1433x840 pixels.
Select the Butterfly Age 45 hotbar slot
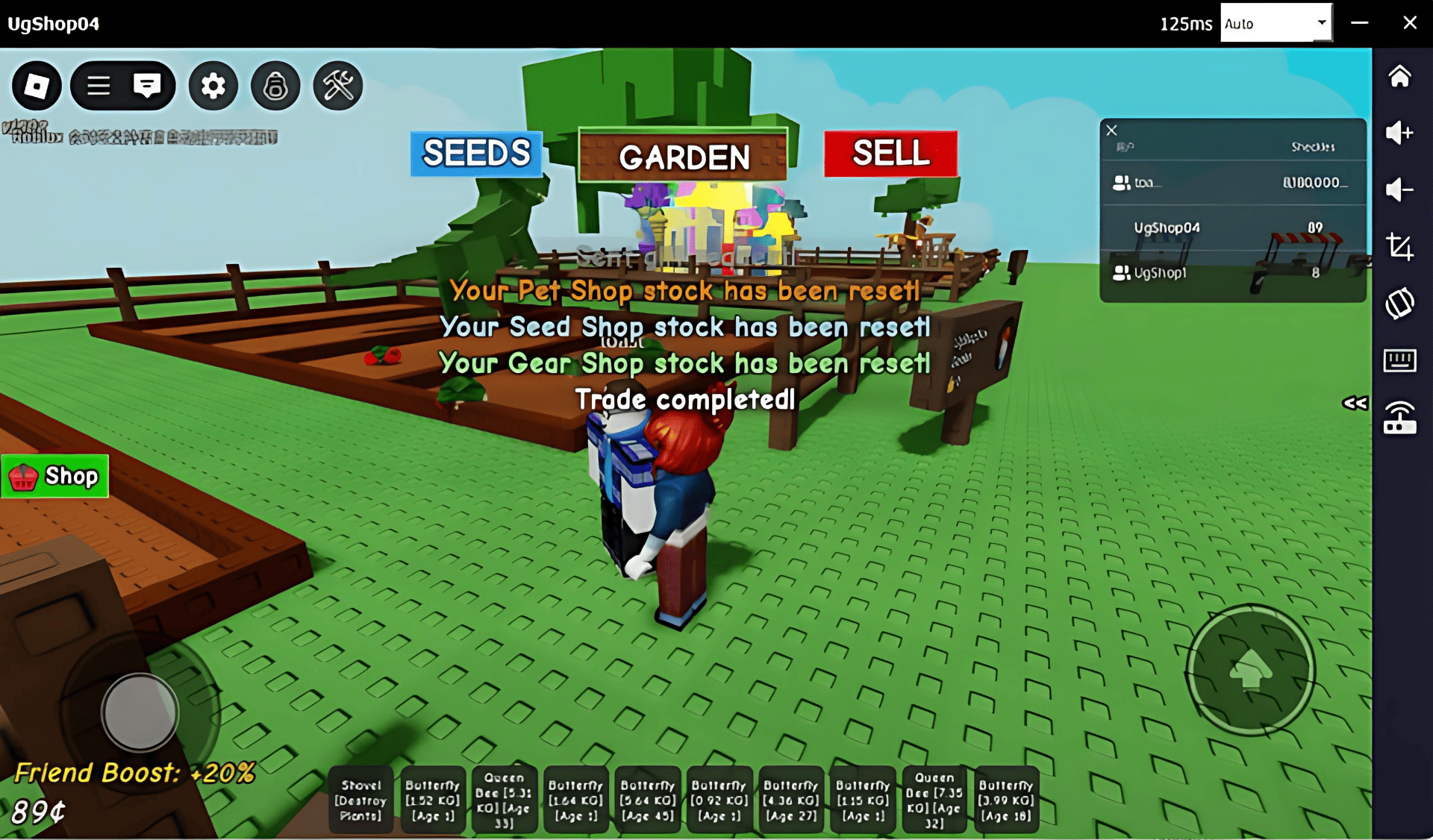pyautogui.click(x=648, y=800)
